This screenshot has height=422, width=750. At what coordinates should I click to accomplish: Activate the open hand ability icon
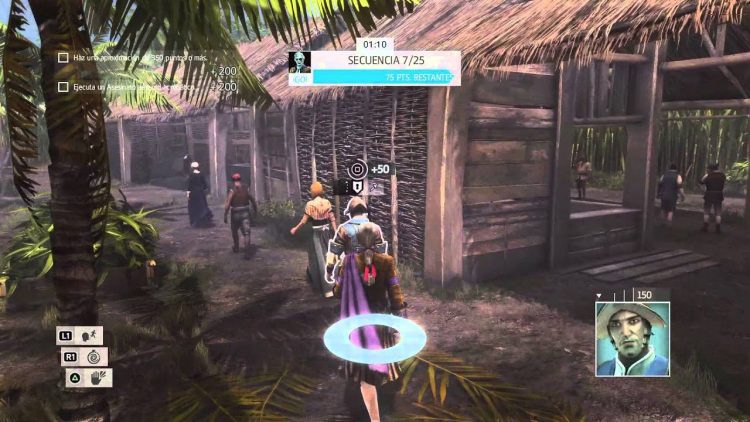coord(100,378)
